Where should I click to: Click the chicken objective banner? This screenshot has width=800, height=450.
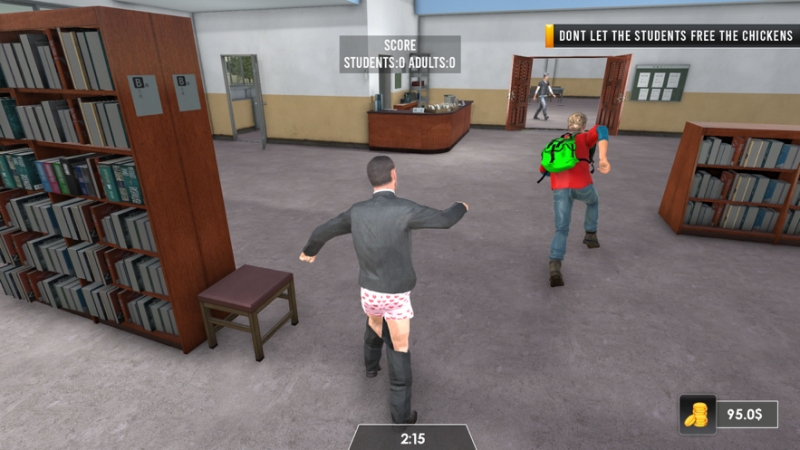671,36
